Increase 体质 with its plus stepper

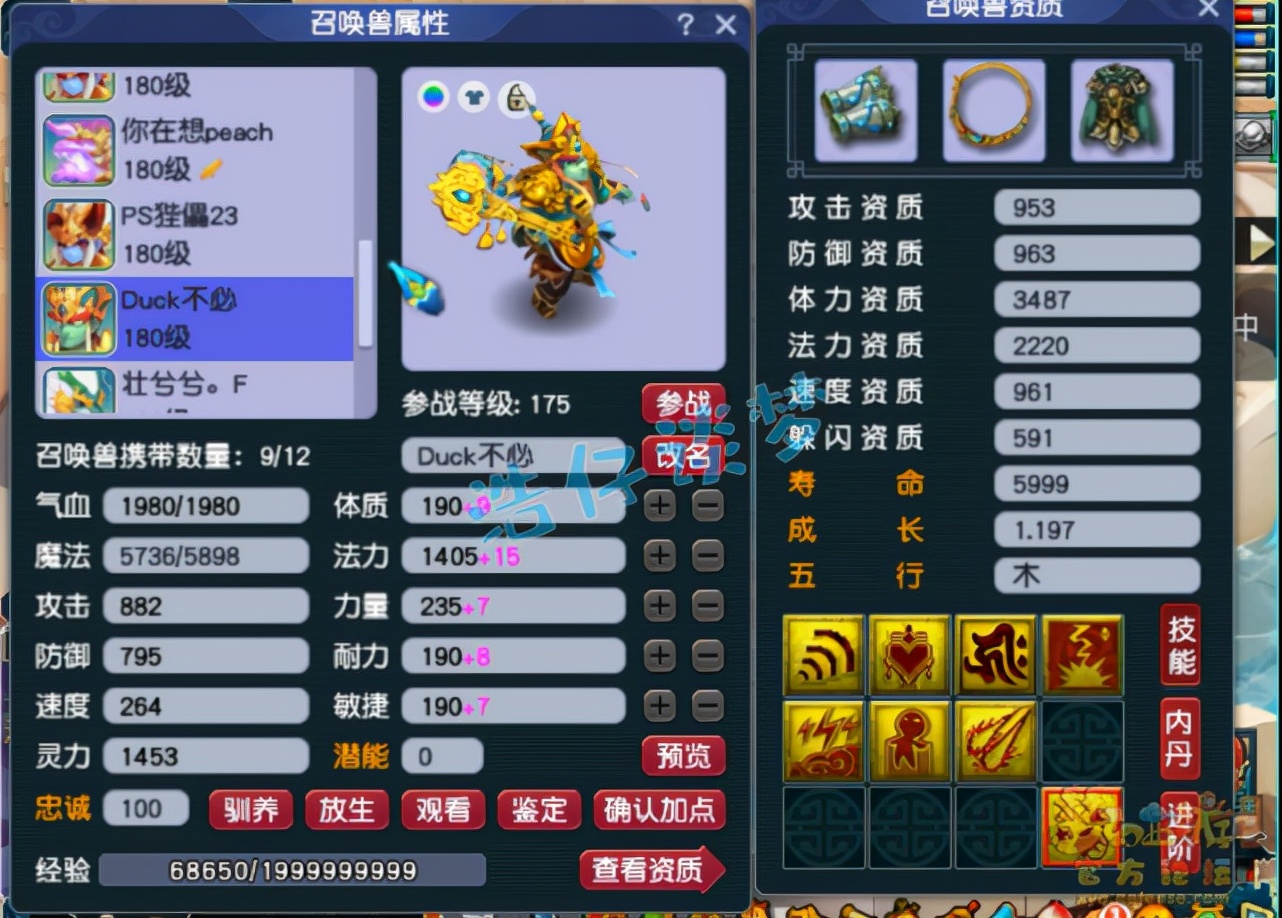coord(659,506)
